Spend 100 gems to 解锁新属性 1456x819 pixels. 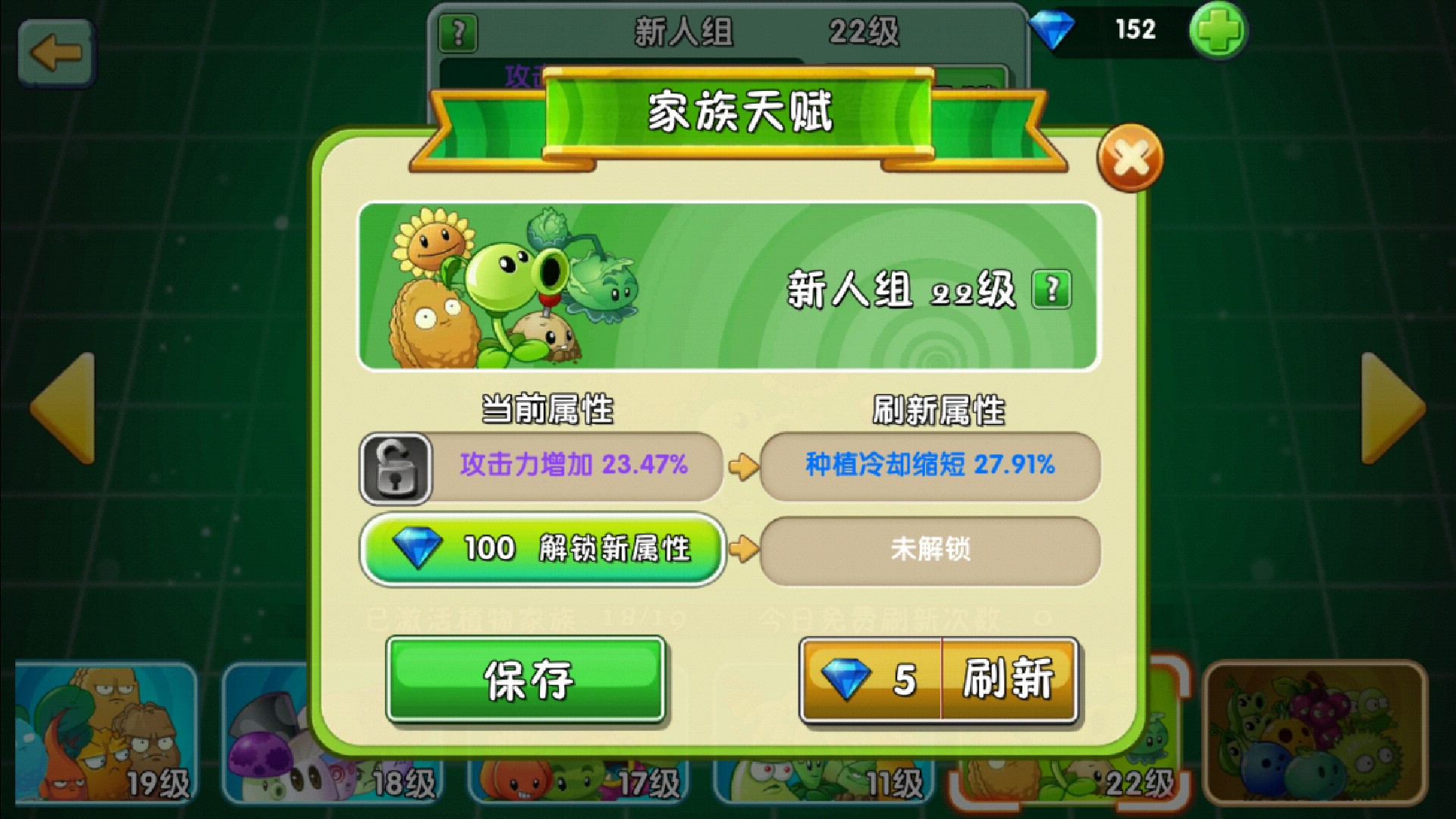pos(542,551)
